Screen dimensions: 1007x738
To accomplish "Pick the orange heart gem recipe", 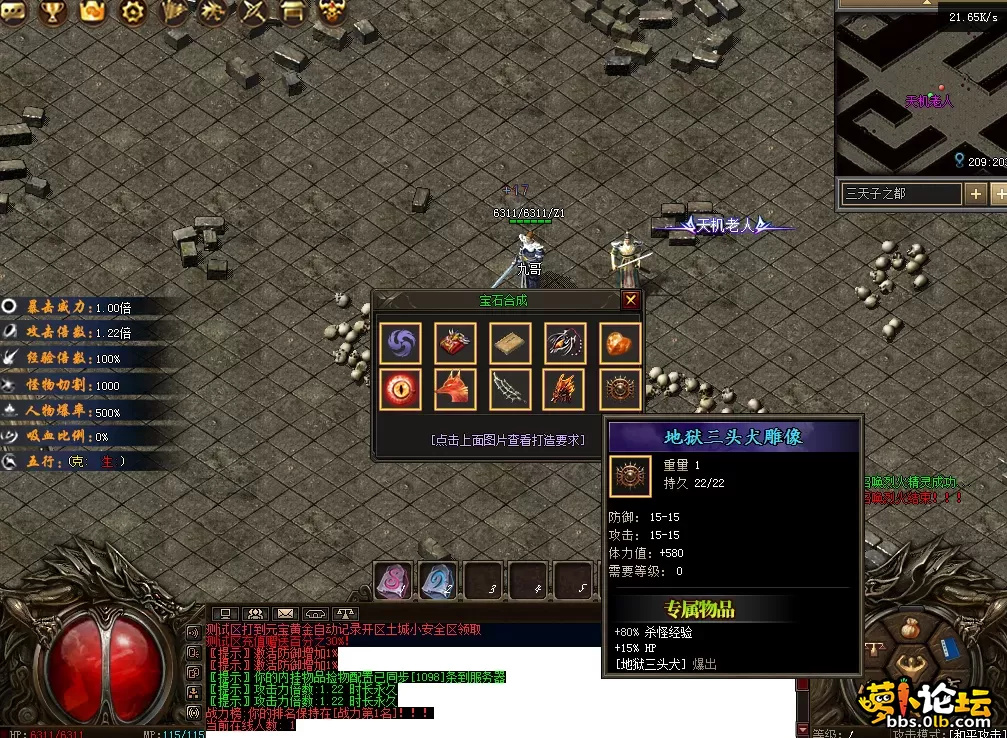I will pos(620,343).
